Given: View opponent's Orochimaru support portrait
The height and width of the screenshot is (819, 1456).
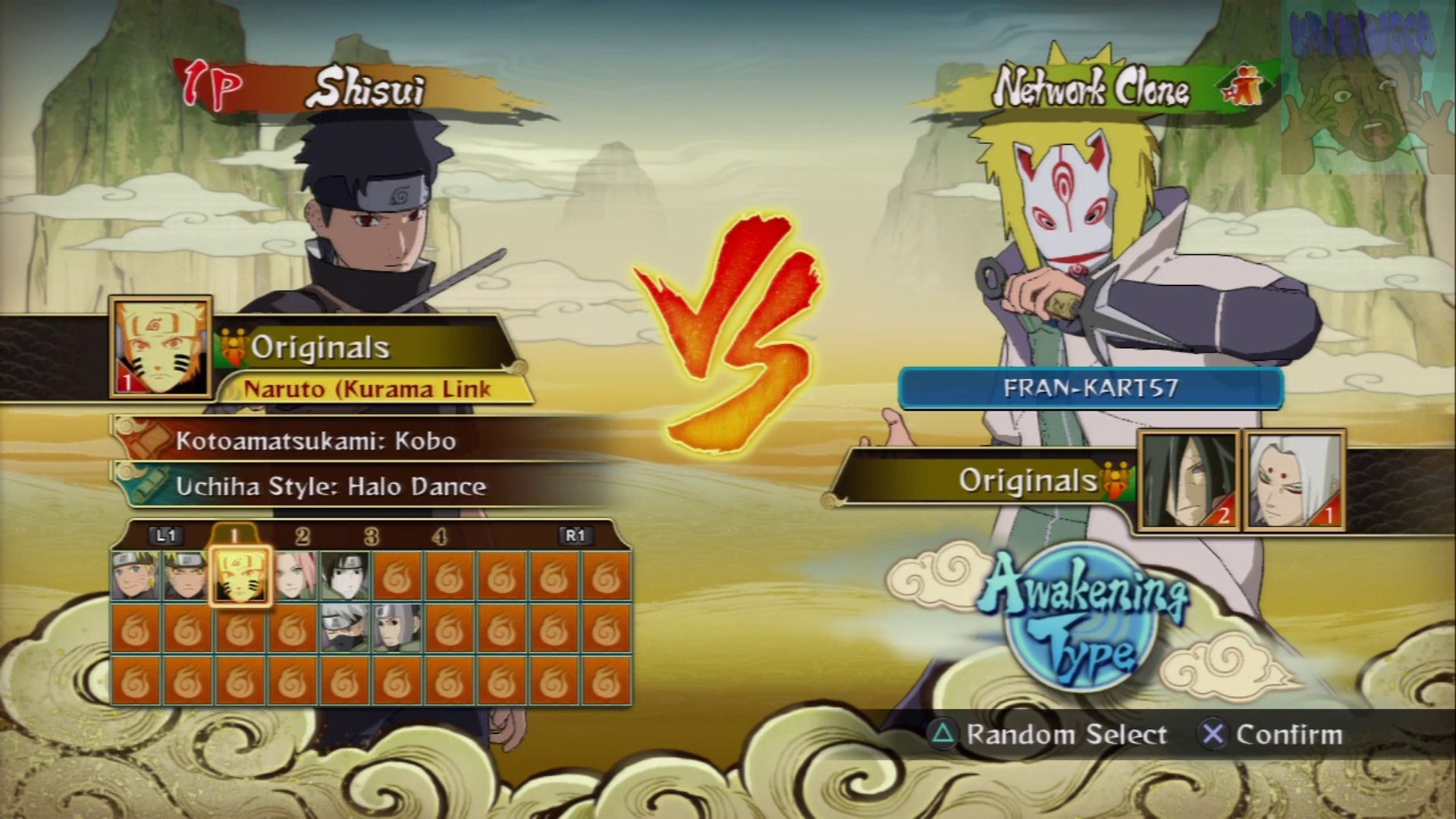Looking at the screenshot, I should [x=1188, y=480].
